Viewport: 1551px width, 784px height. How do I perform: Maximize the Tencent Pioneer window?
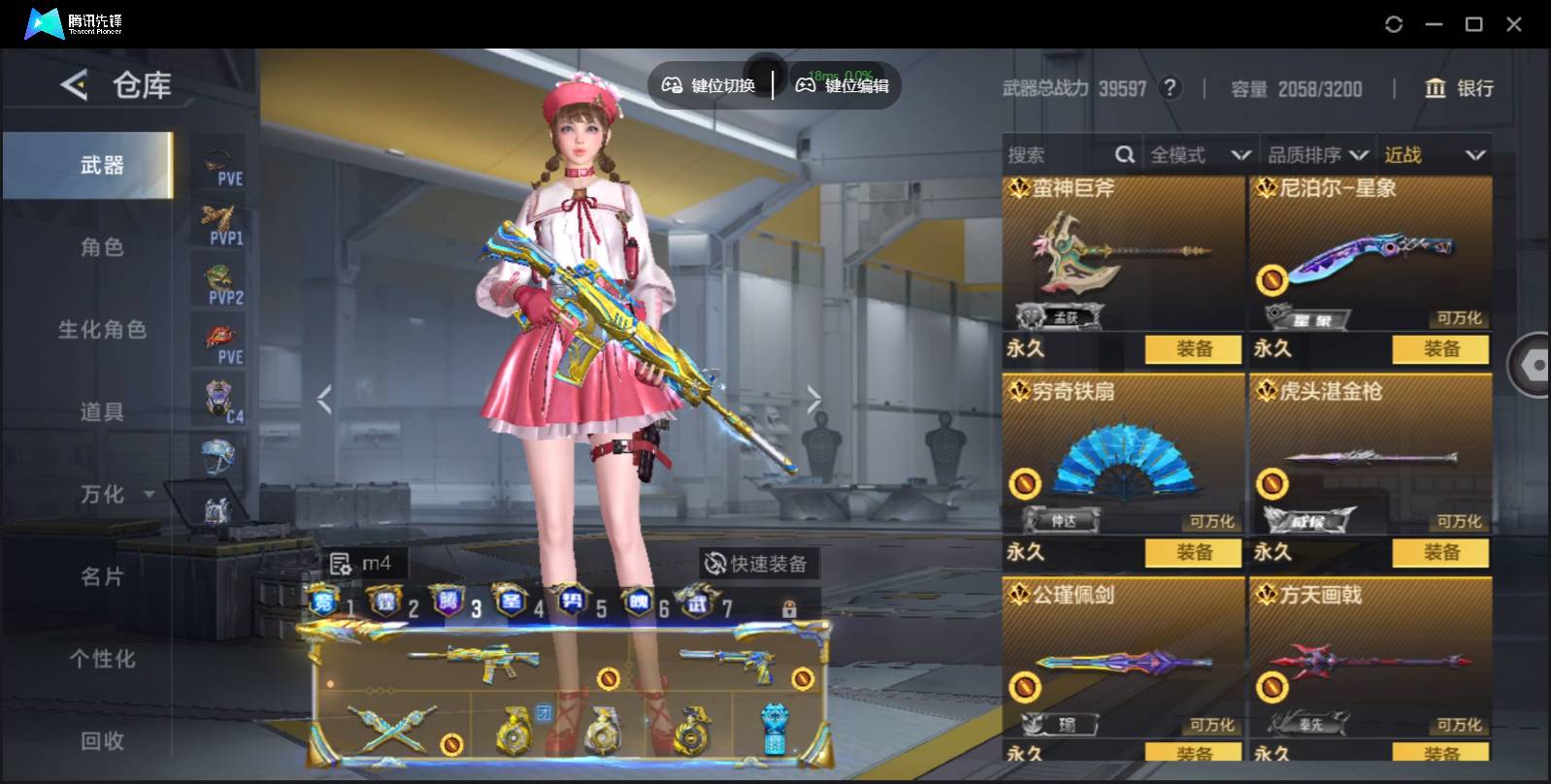(x=1473, y=24)
